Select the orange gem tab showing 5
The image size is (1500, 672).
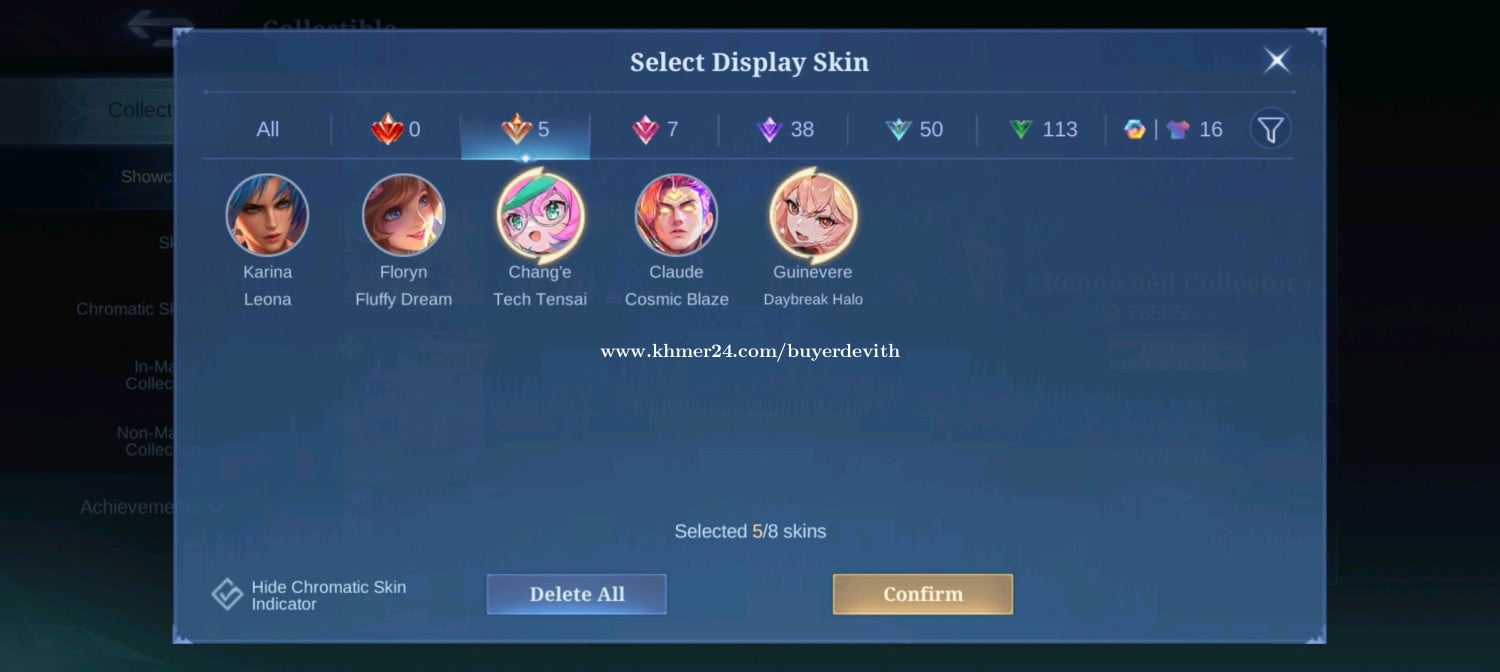(525, 130)
